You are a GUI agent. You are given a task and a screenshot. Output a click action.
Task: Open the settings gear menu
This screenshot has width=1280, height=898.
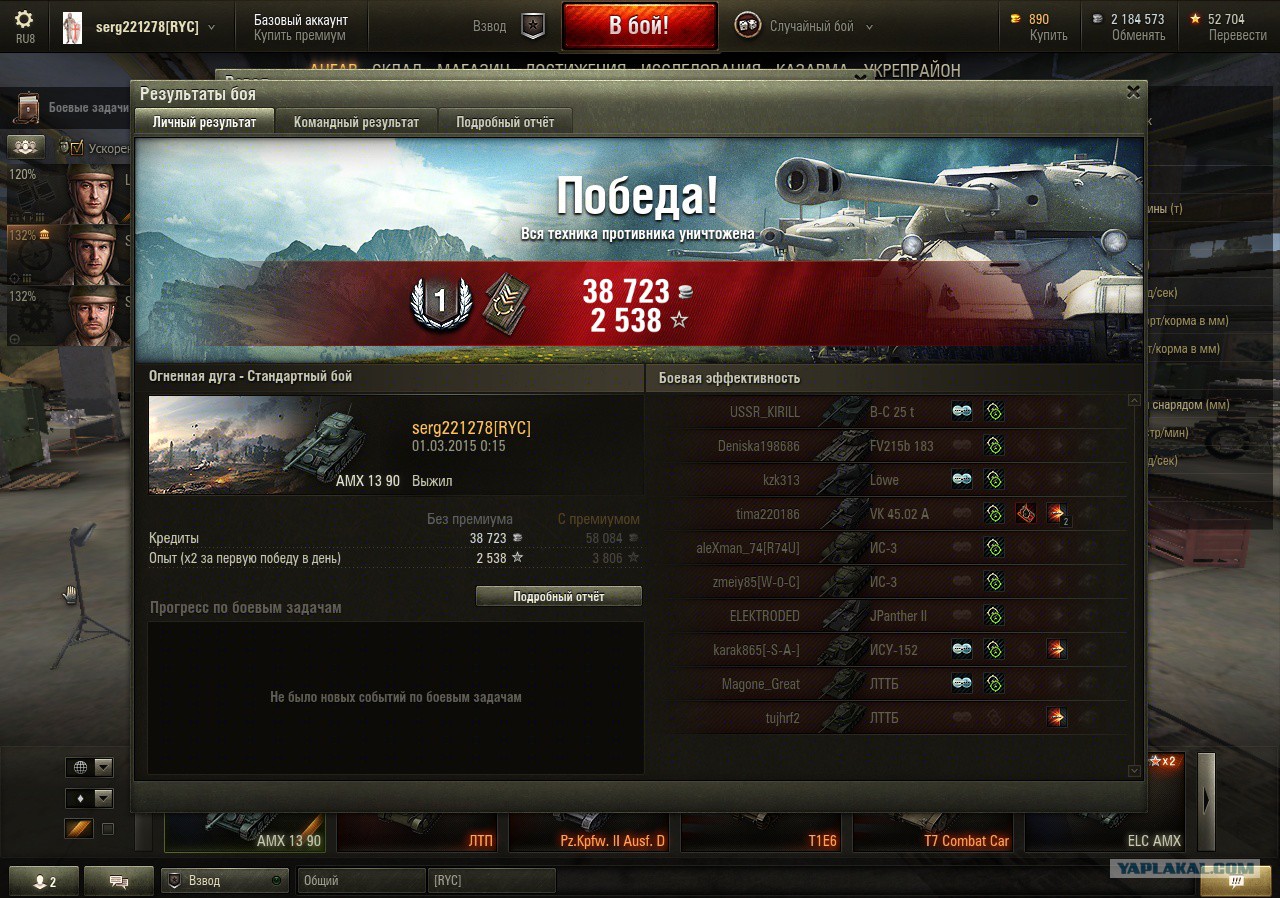point(24,20)
